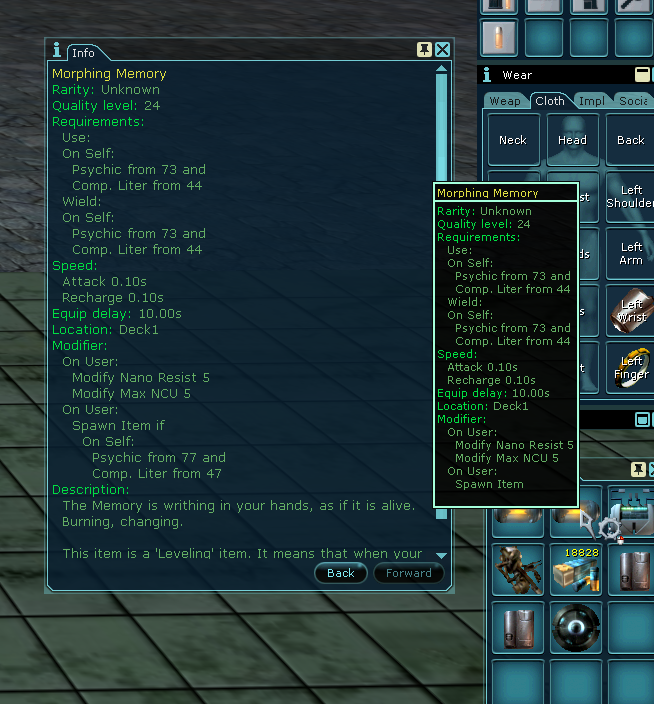Click the Back equipment slot

(x=630, y=140)
